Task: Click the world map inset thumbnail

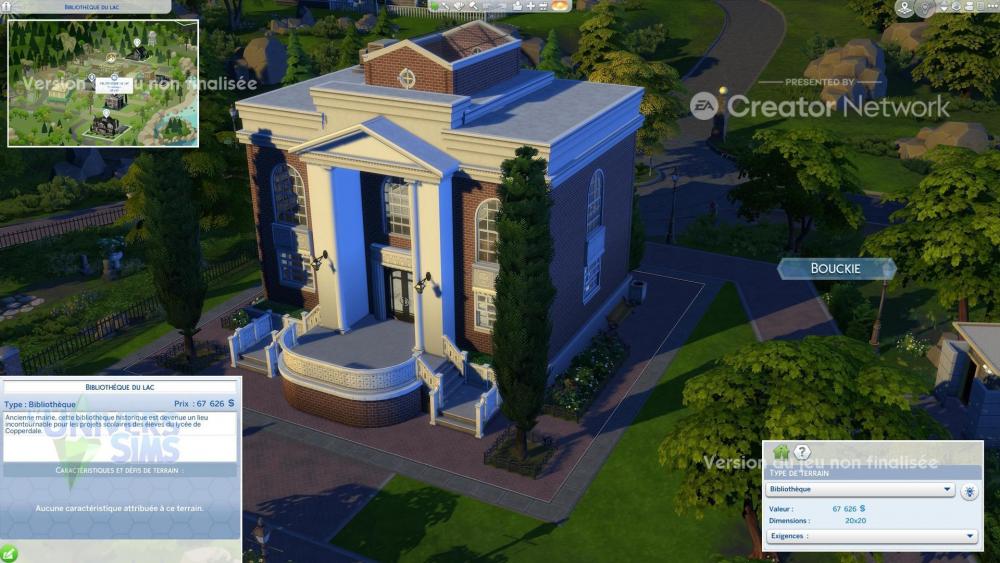Action: 103,83
